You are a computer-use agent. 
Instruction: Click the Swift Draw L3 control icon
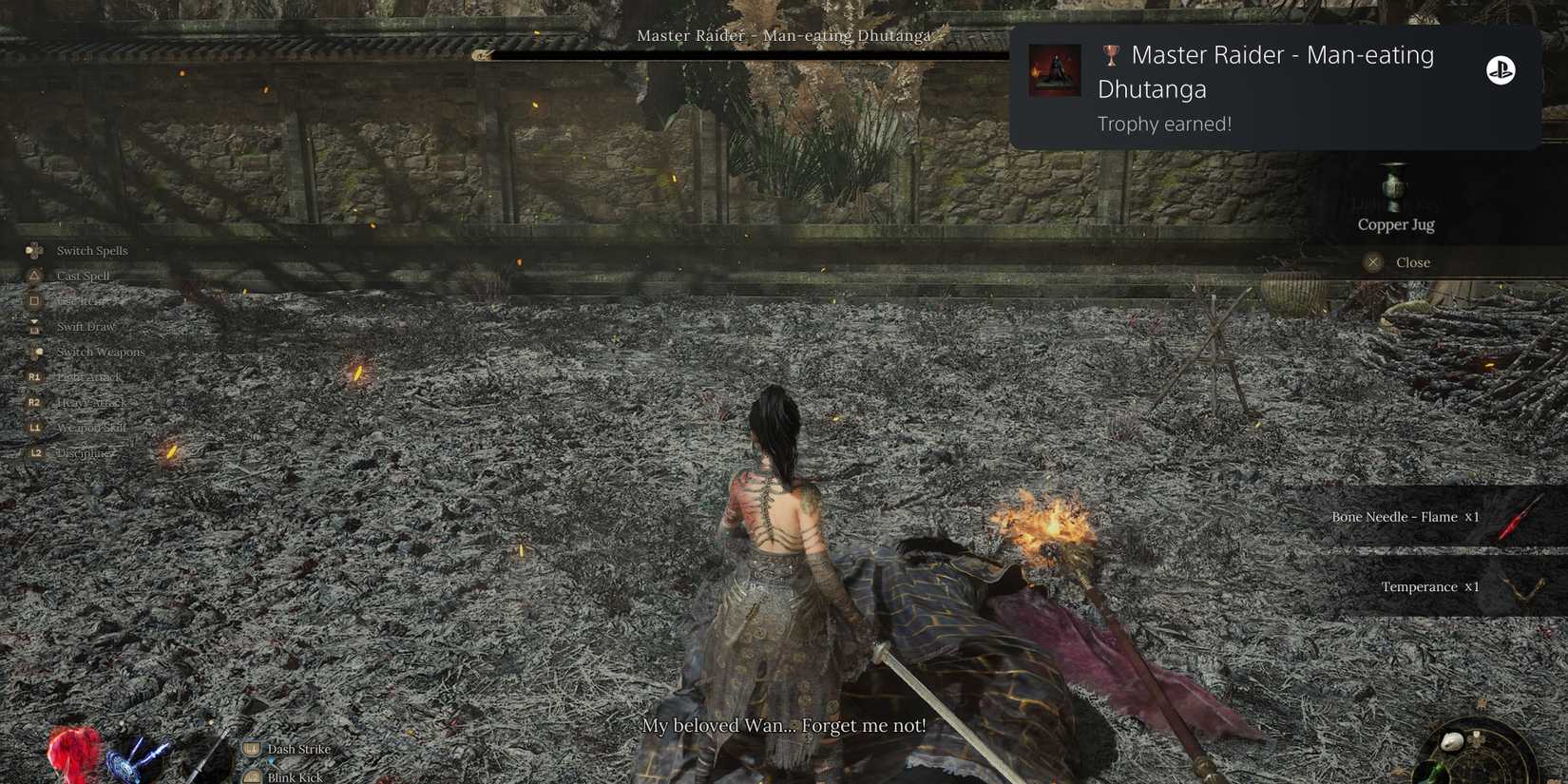click(x=34, y=326)
